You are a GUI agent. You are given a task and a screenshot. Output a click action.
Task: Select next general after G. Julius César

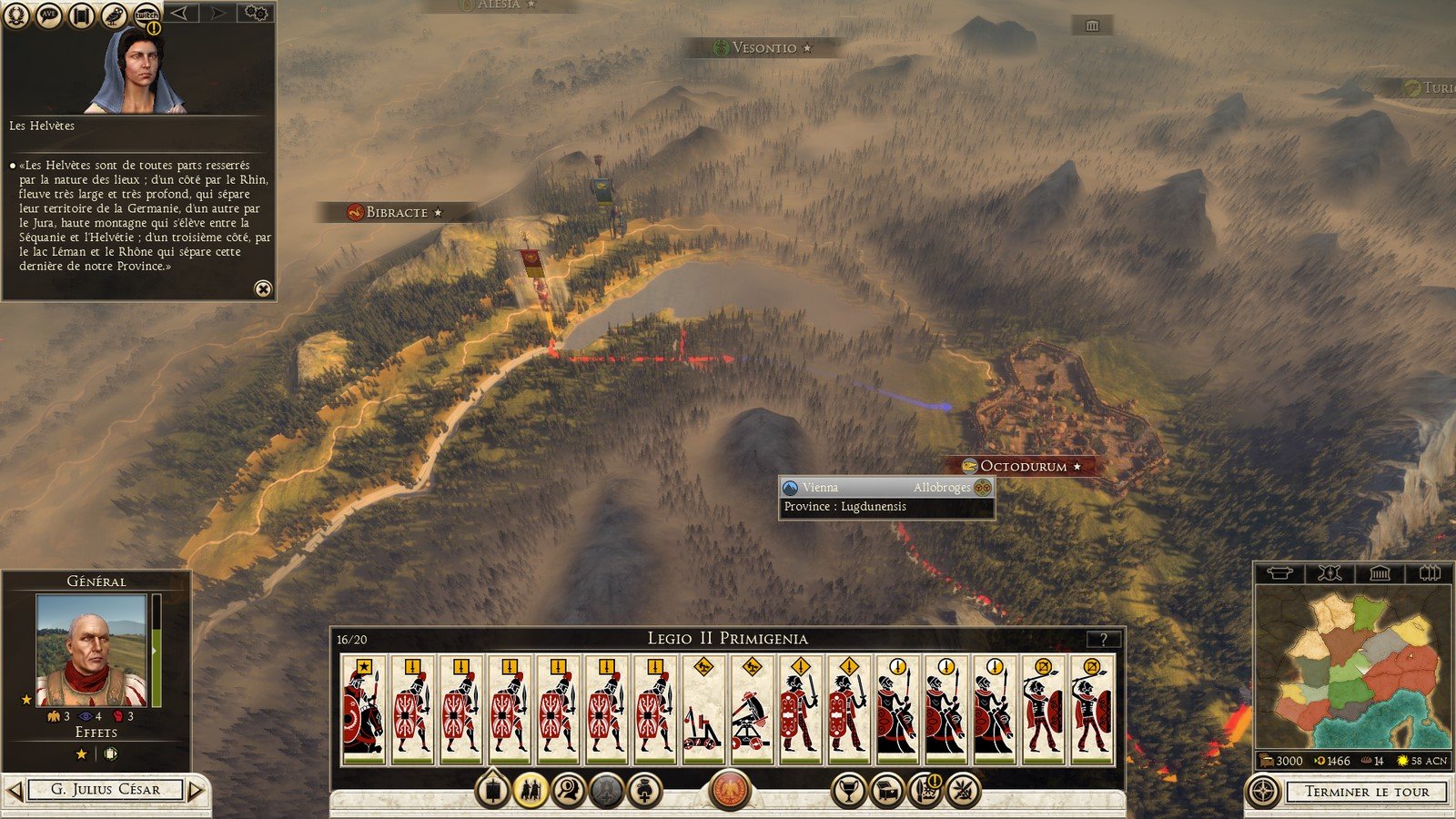pyautogui.click(x=197, y=790)
